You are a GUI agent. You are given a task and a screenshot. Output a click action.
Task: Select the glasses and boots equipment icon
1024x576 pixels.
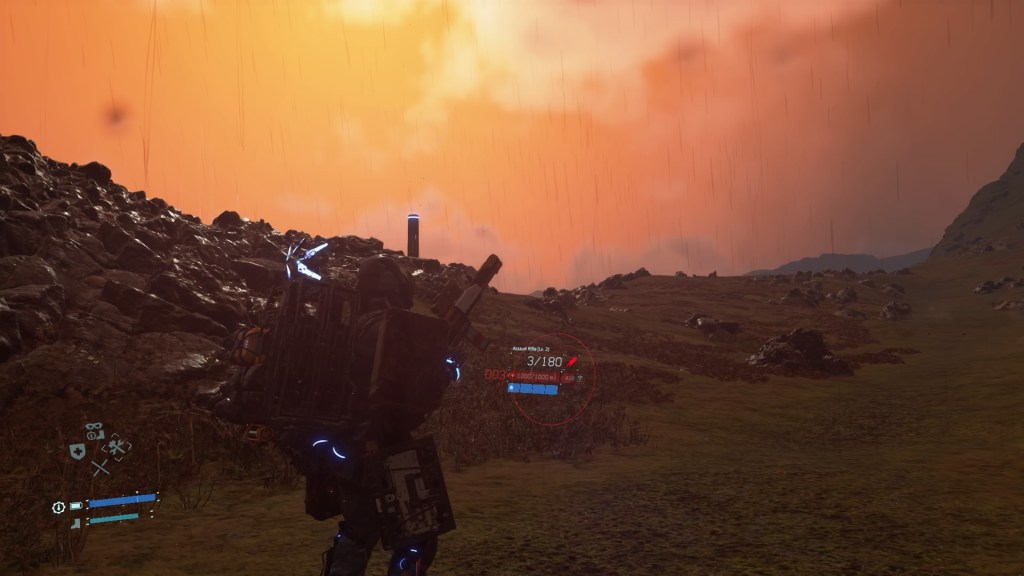click(x=94, y=432)
